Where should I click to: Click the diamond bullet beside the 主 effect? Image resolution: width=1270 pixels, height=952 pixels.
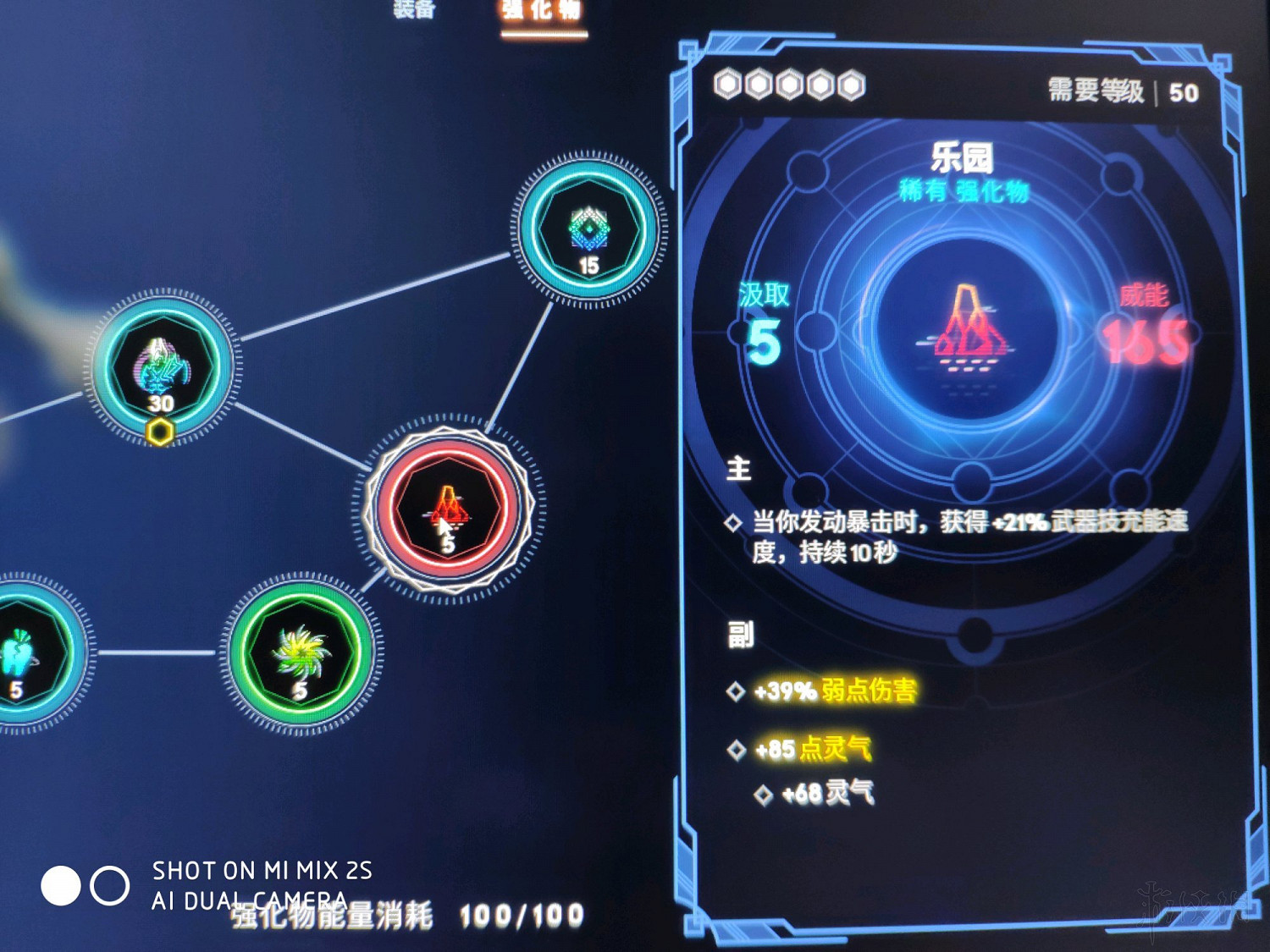[733, 525]
